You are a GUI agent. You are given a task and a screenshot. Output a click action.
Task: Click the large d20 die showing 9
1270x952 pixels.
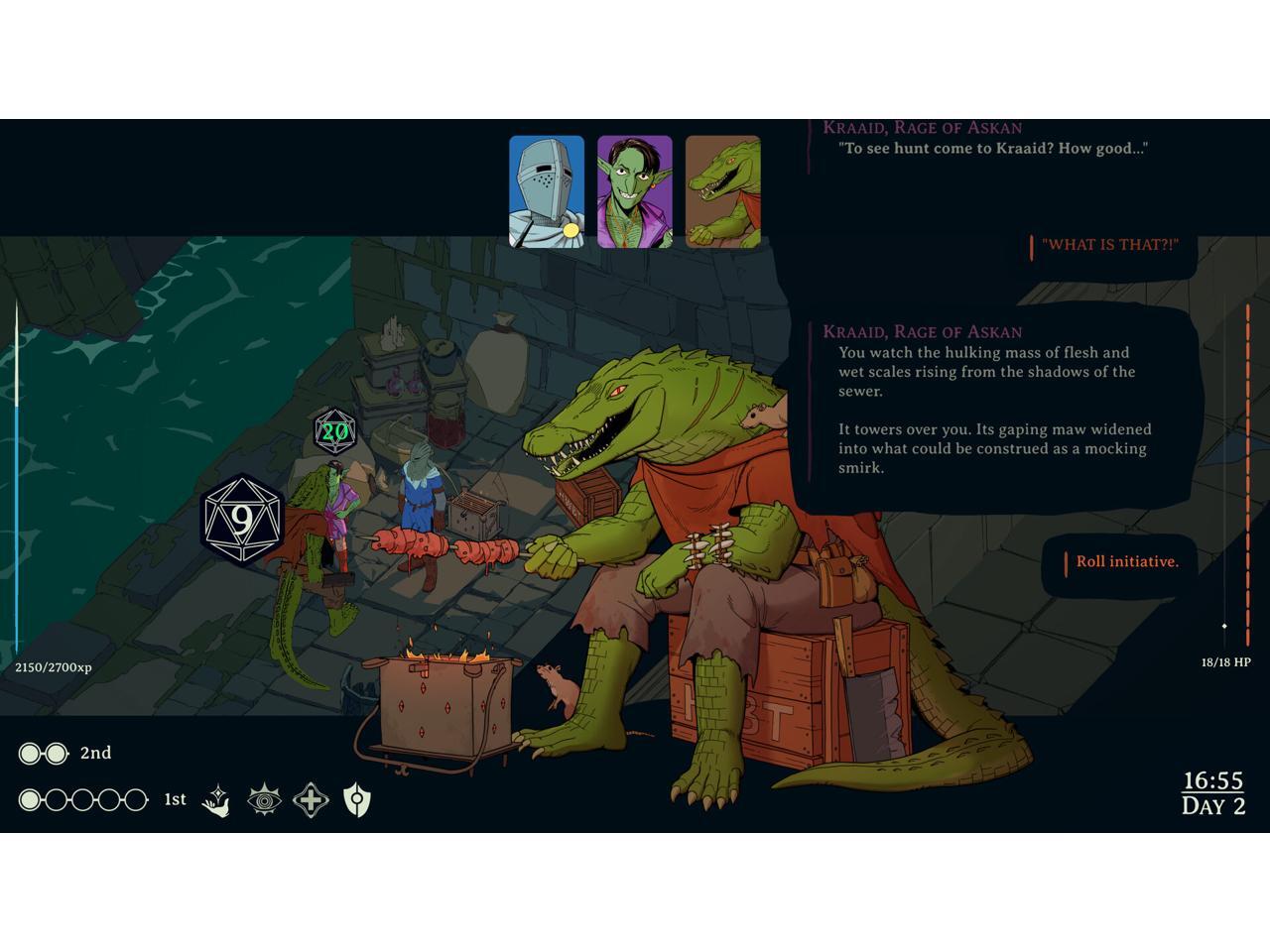(242, 520)
